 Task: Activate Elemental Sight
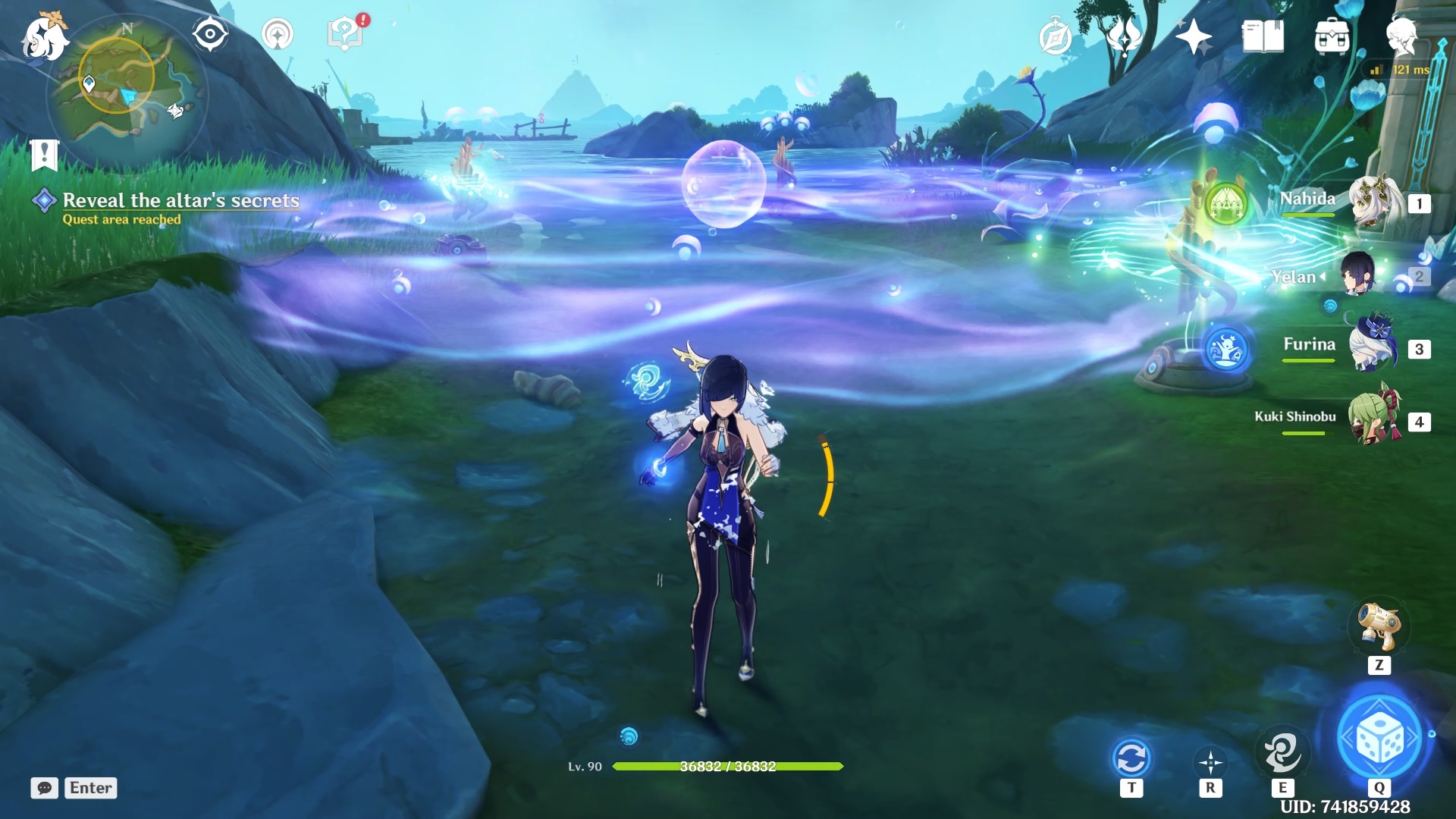click(209, 33)
